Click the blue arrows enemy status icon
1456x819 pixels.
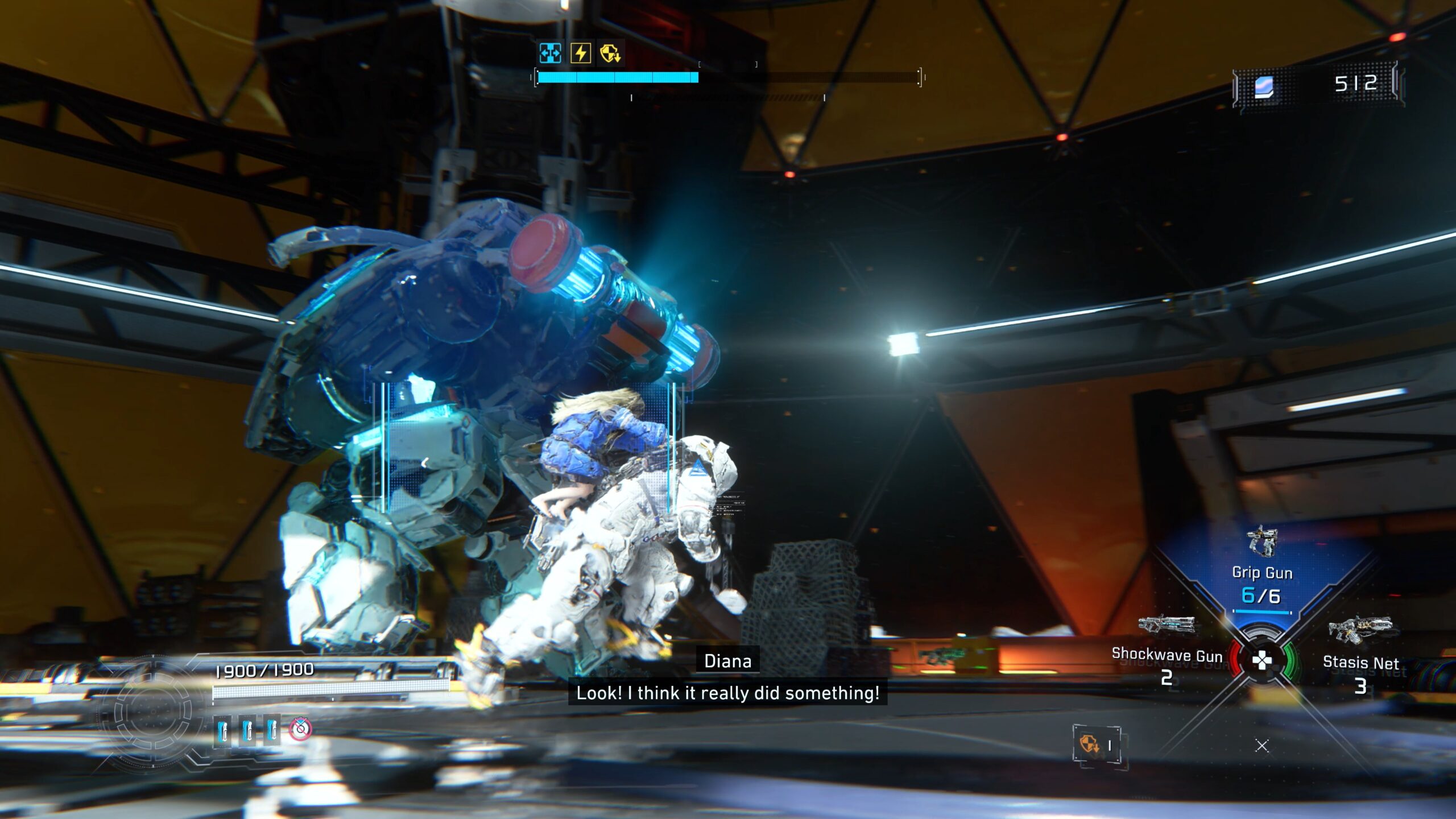550,53
